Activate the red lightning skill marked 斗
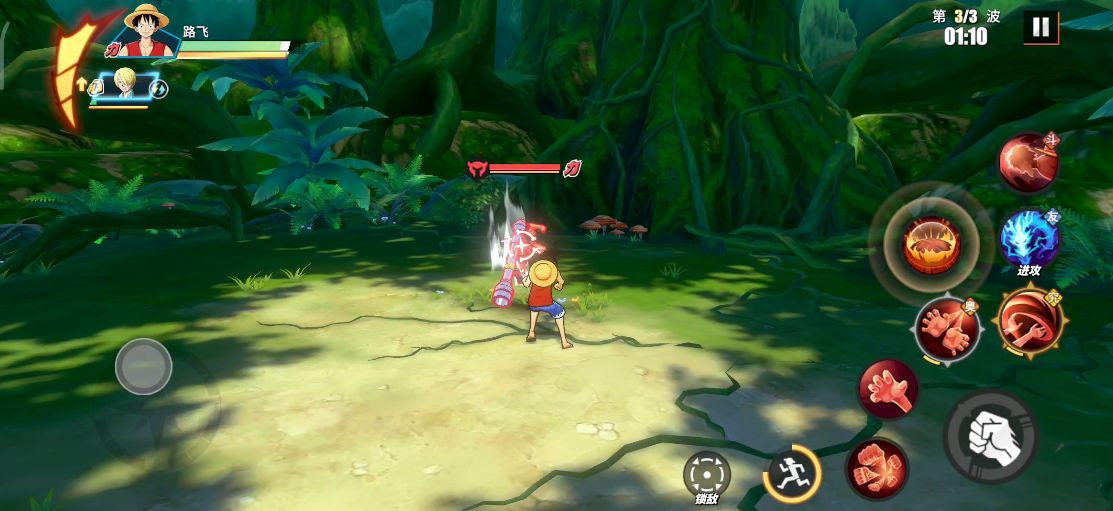 coord(1029,163)
